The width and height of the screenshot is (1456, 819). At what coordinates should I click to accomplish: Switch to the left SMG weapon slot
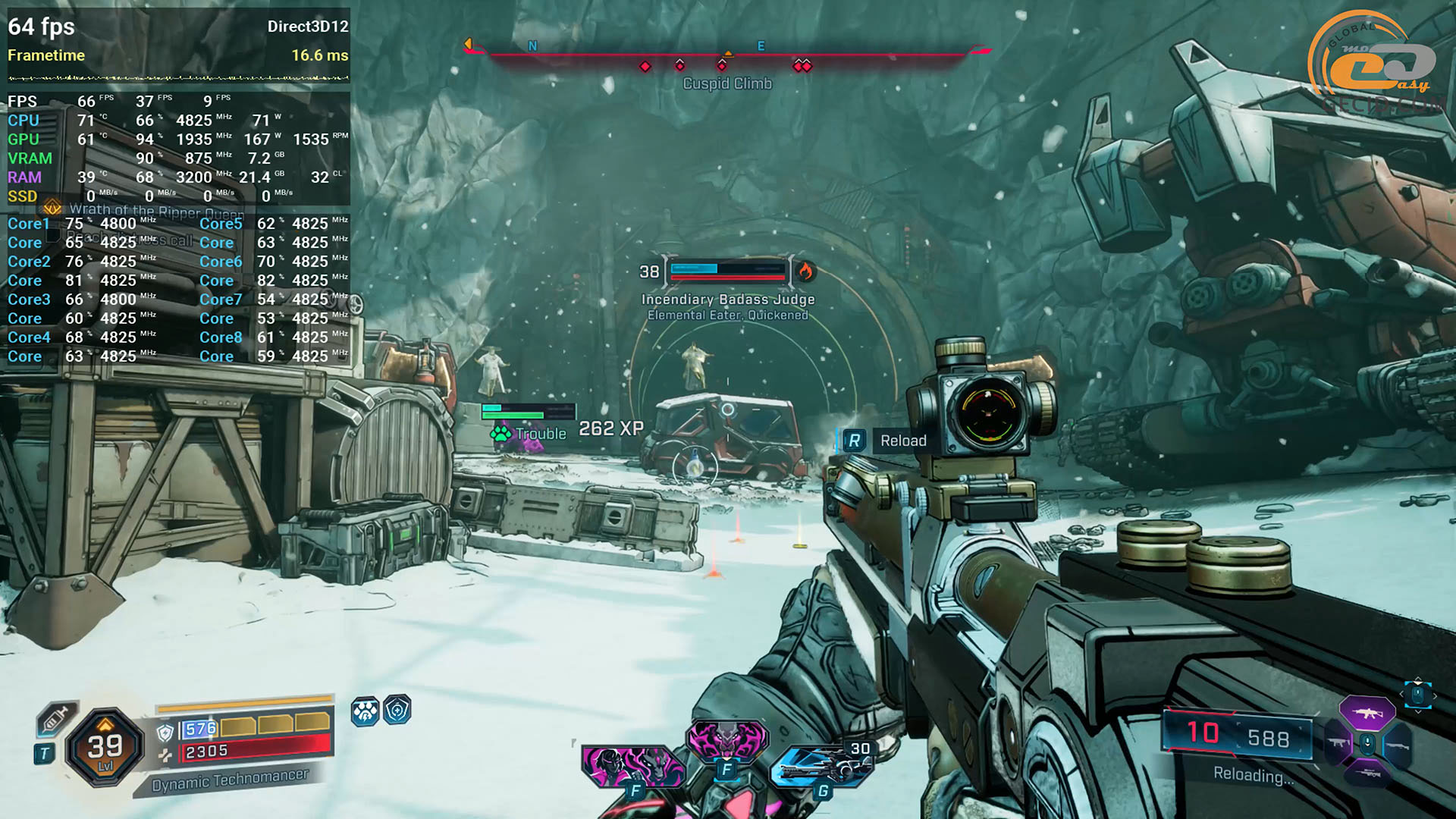click(x=1338, y=744)
